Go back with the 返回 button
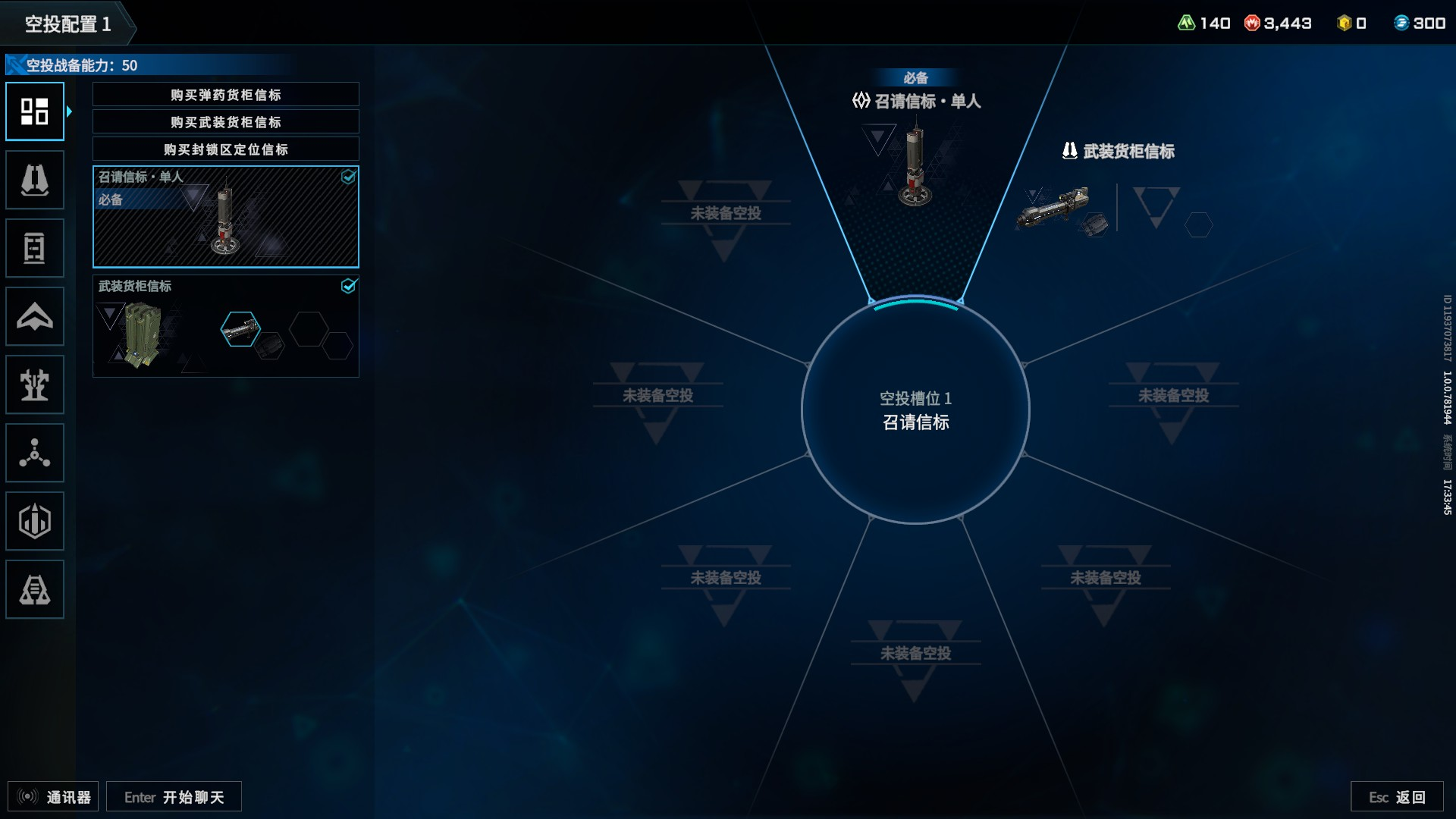Screen dimensions: 1456x819 point(1397,797)
